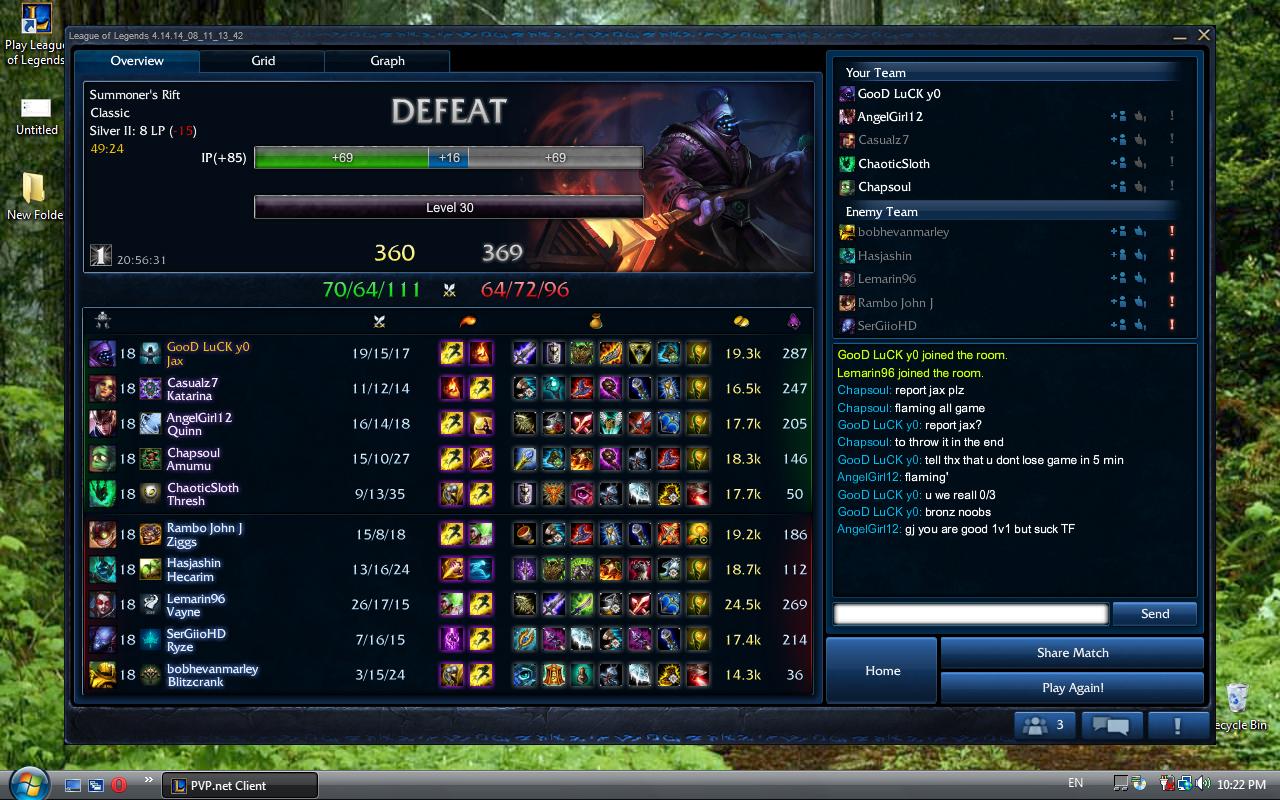Viewport: 1280px width, 800px height.
Task: Open the chat bubbles panel
Action: click(x=1110, y=725)
